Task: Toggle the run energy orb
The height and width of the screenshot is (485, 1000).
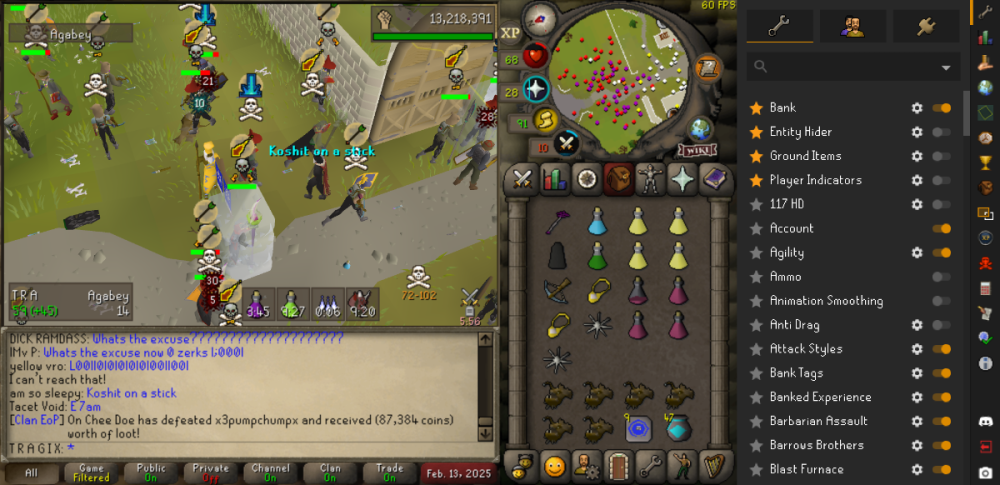Action: coord(545,120)
